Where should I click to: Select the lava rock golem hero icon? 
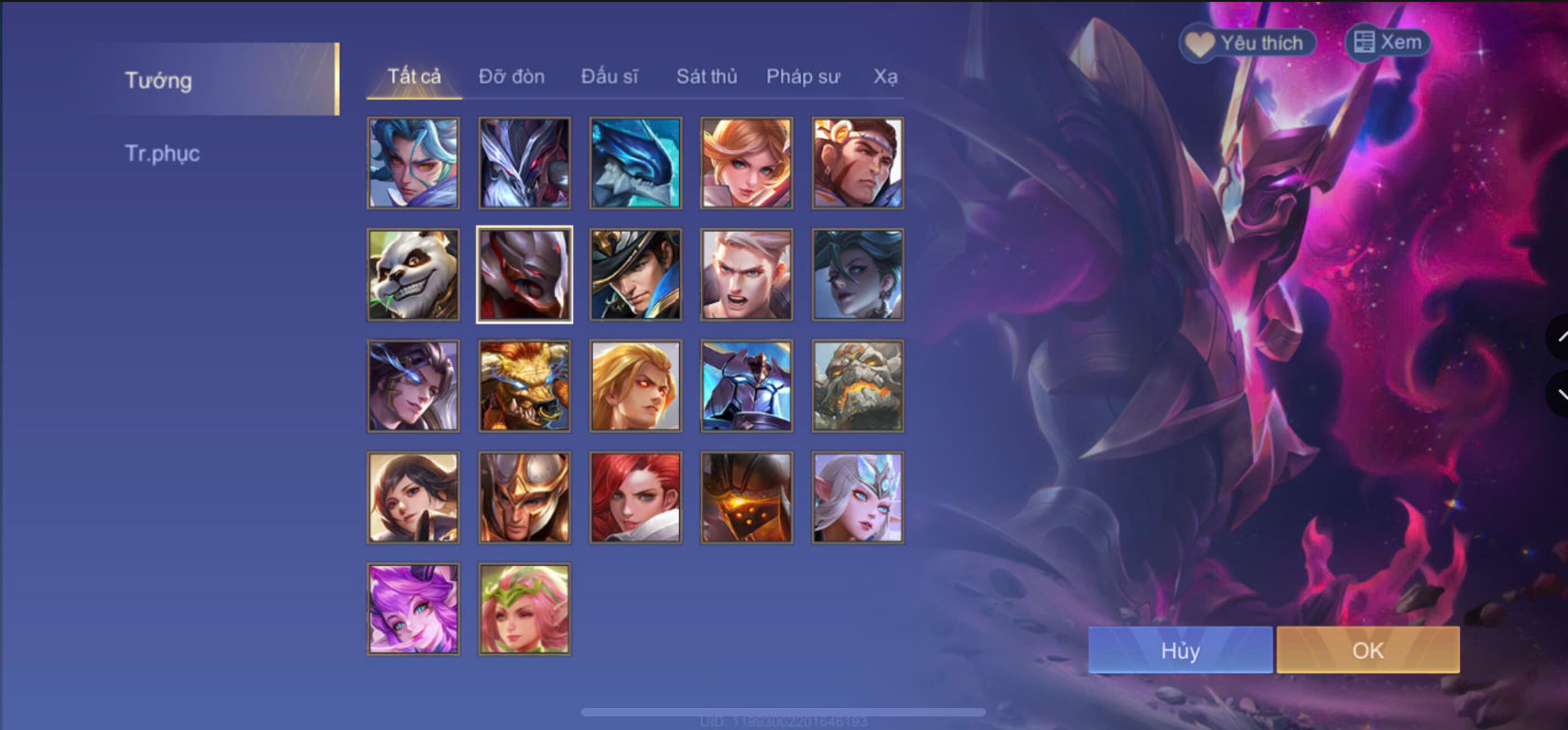pos(857,386)
